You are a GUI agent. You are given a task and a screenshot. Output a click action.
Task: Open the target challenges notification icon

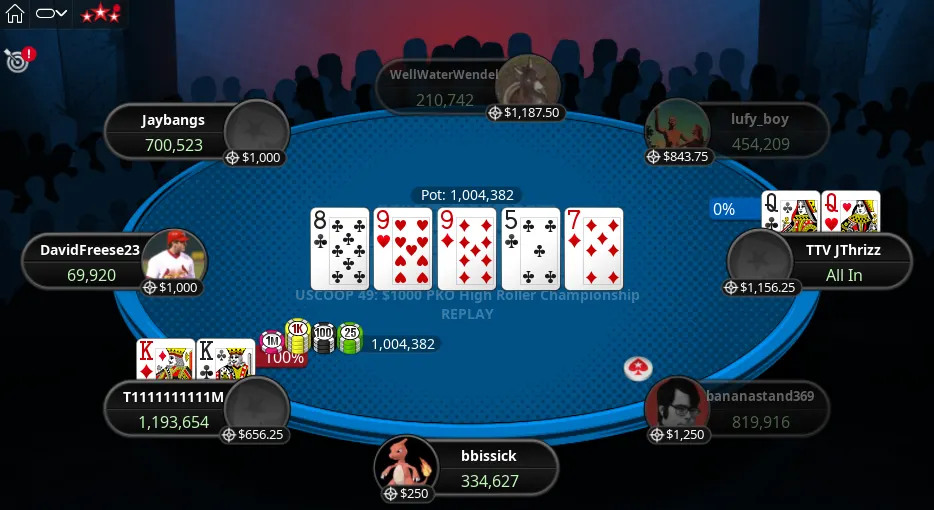point(17,60)
